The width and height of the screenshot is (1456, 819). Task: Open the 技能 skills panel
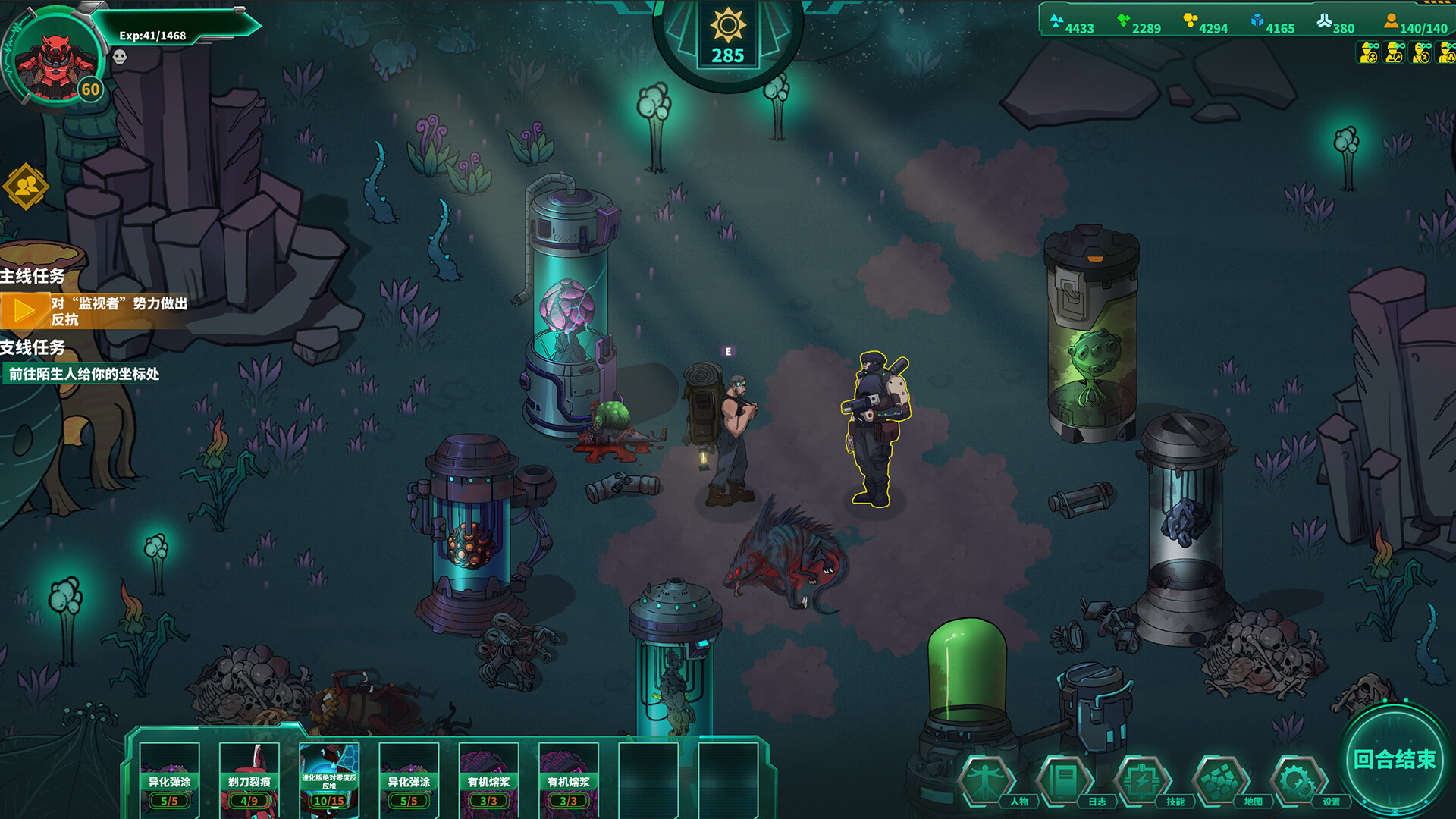point(1142,780)
